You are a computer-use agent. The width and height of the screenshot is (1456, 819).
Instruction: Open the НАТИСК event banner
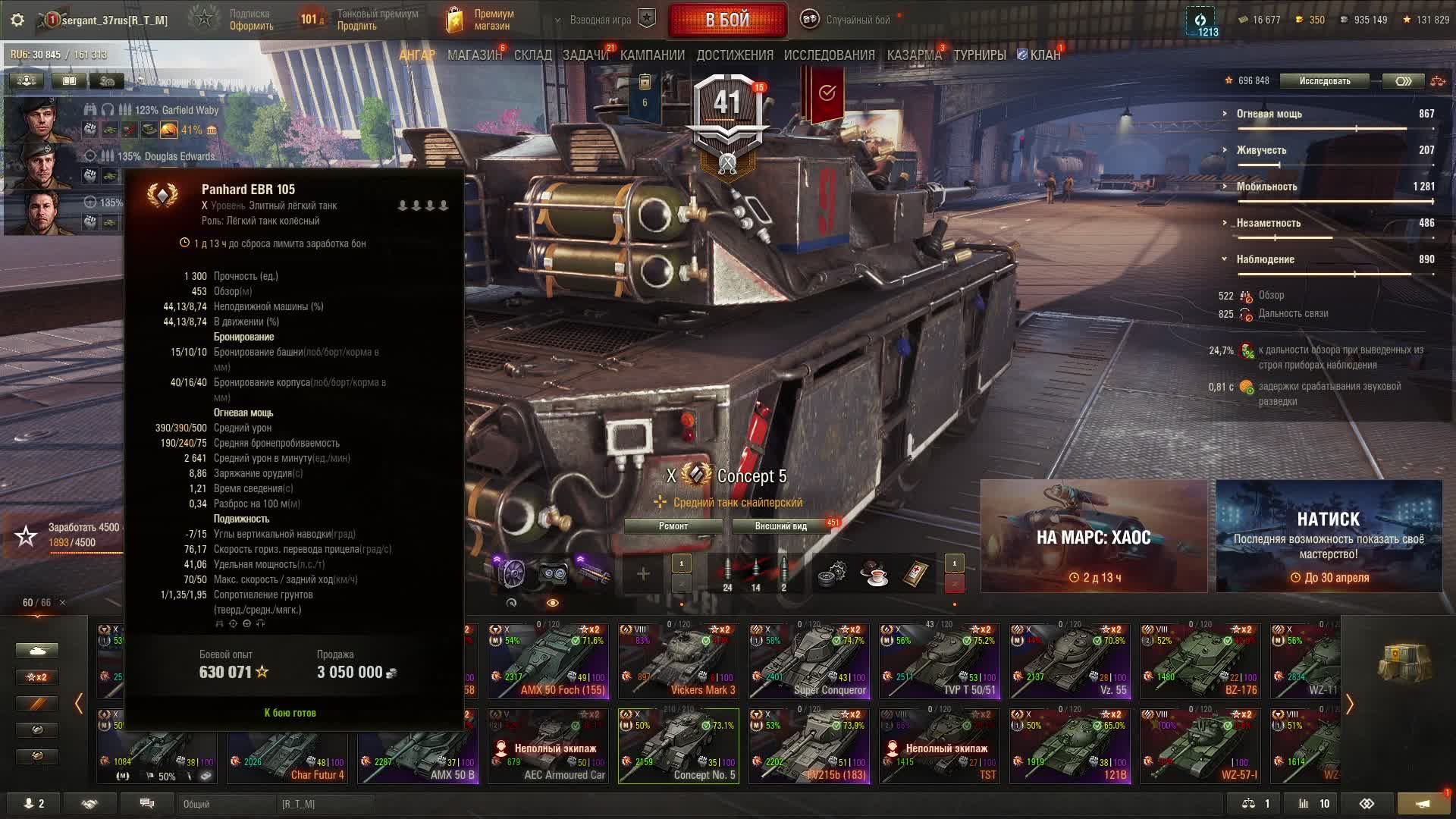[x=1329, y=536]
